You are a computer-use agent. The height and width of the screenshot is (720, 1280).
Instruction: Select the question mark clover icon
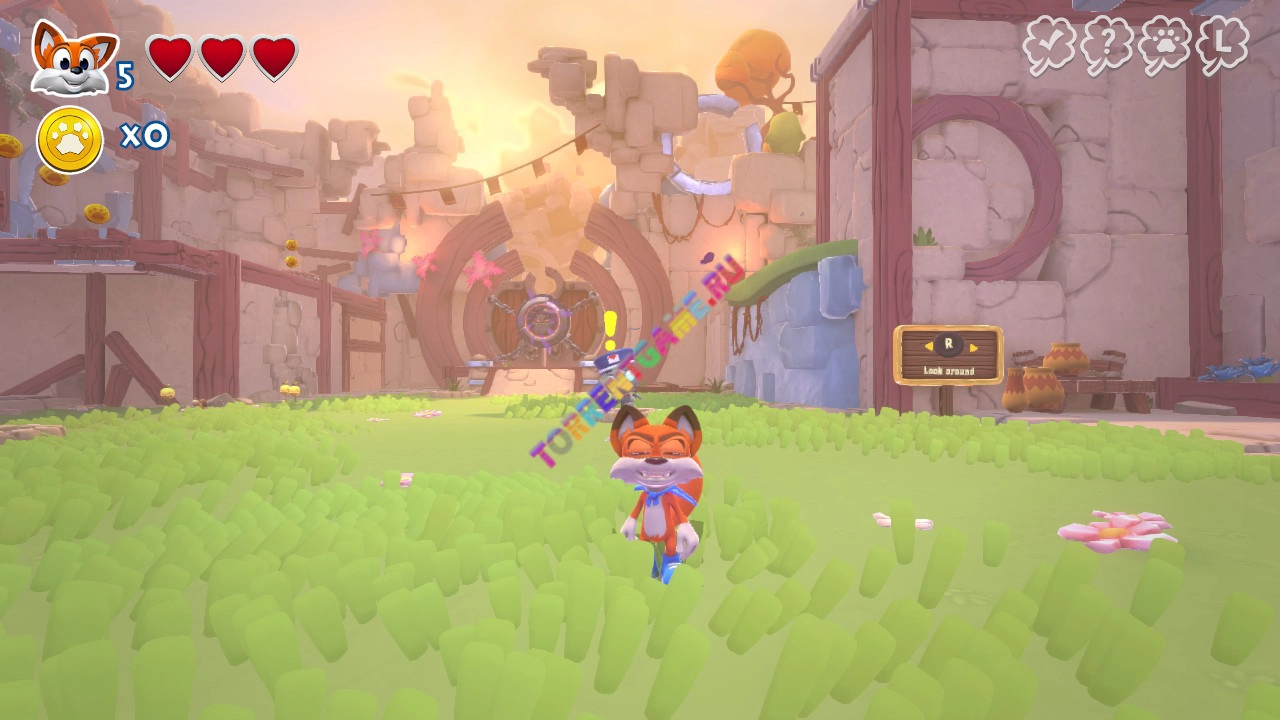(x=1107, y=45)
